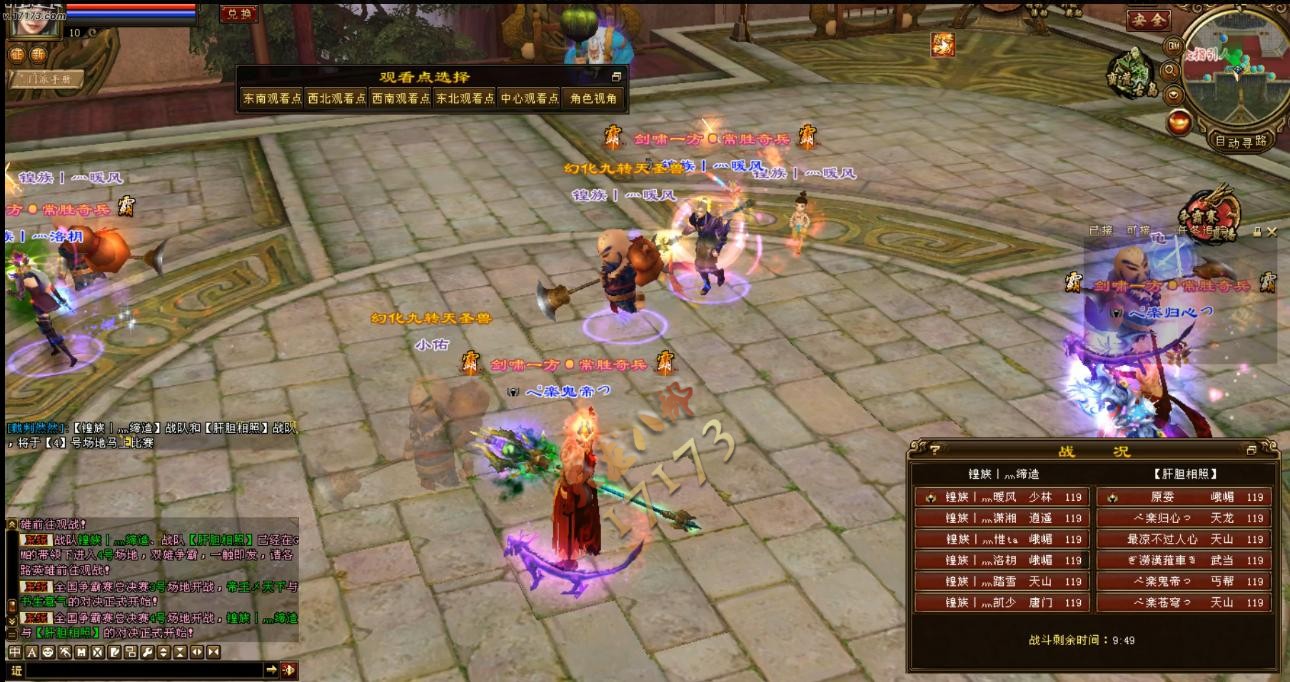Choose 丷楽鬼帝 row in the 肝胆相照 team
Viewport: 1290px width, 682px height.
pos(1184,581)
